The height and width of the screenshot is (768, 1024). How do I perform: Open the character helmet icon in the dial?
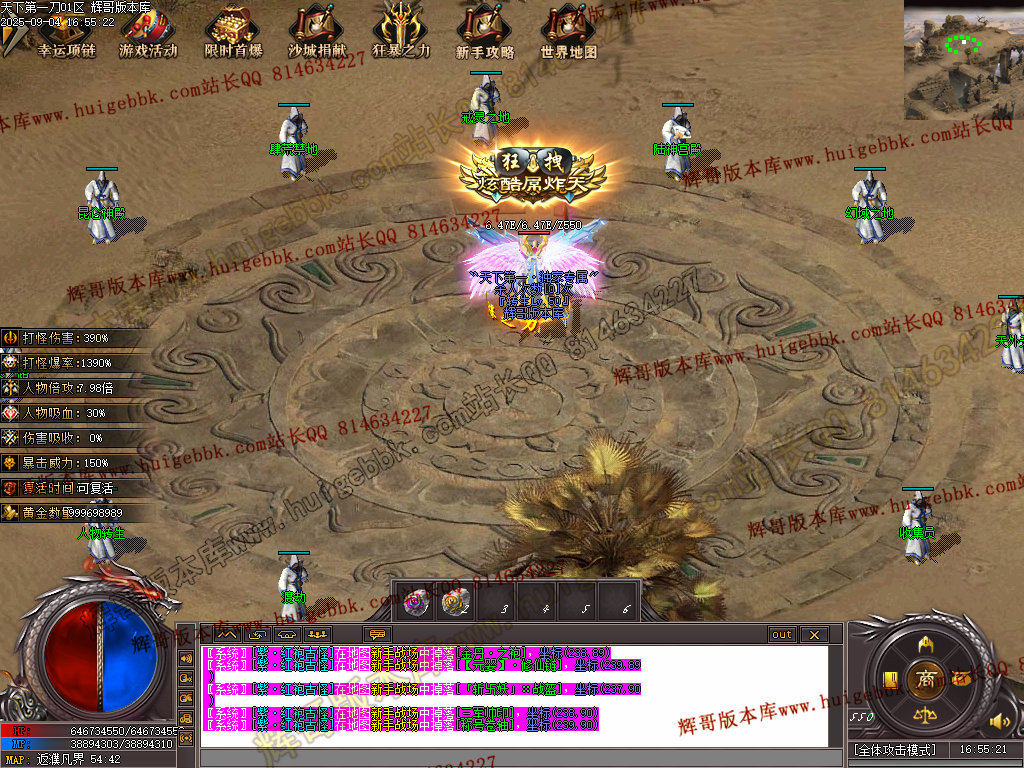point(925,643)
